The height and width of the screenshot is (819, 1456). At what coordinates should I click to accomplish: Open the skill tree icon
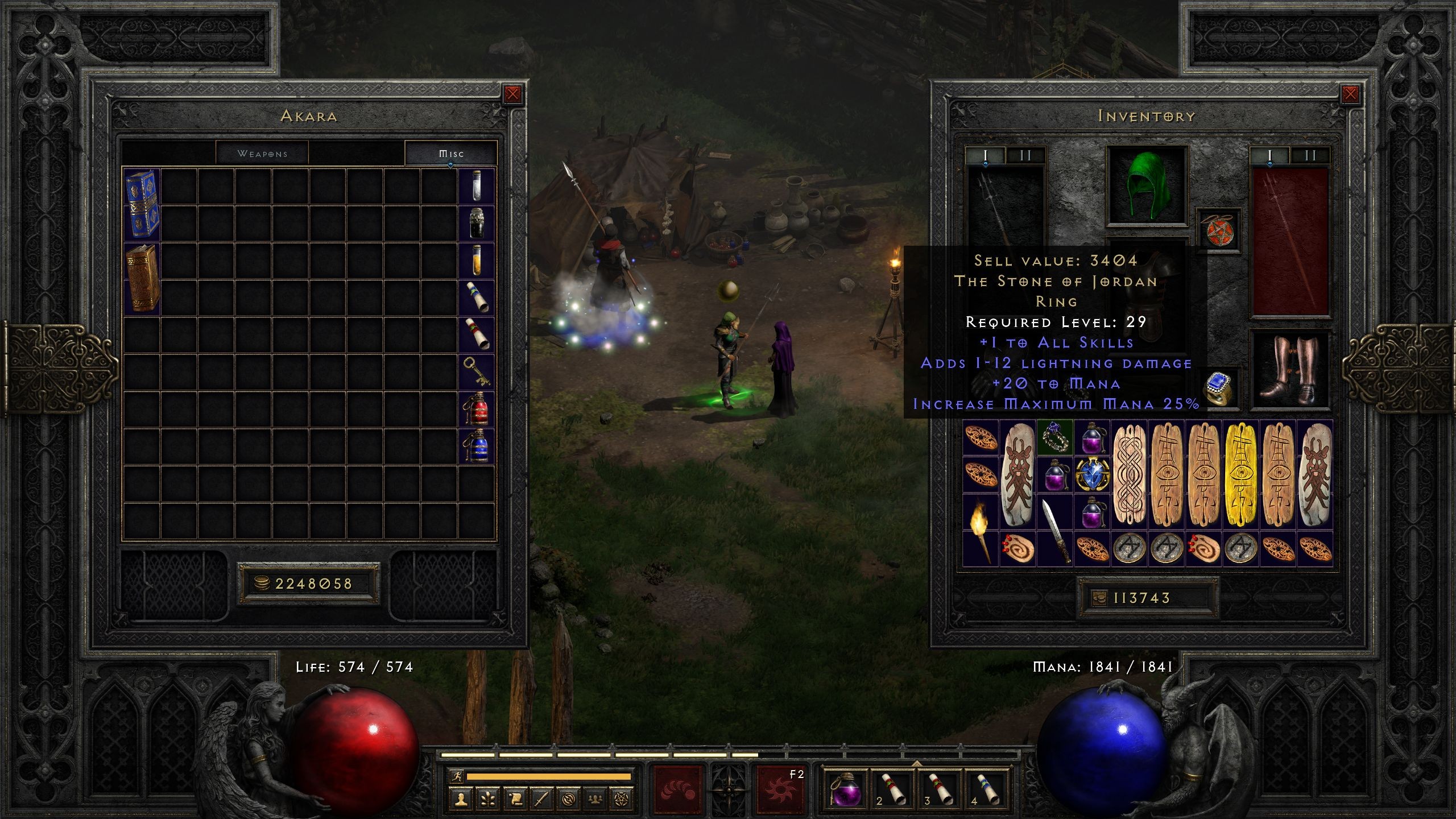point(488,801)
